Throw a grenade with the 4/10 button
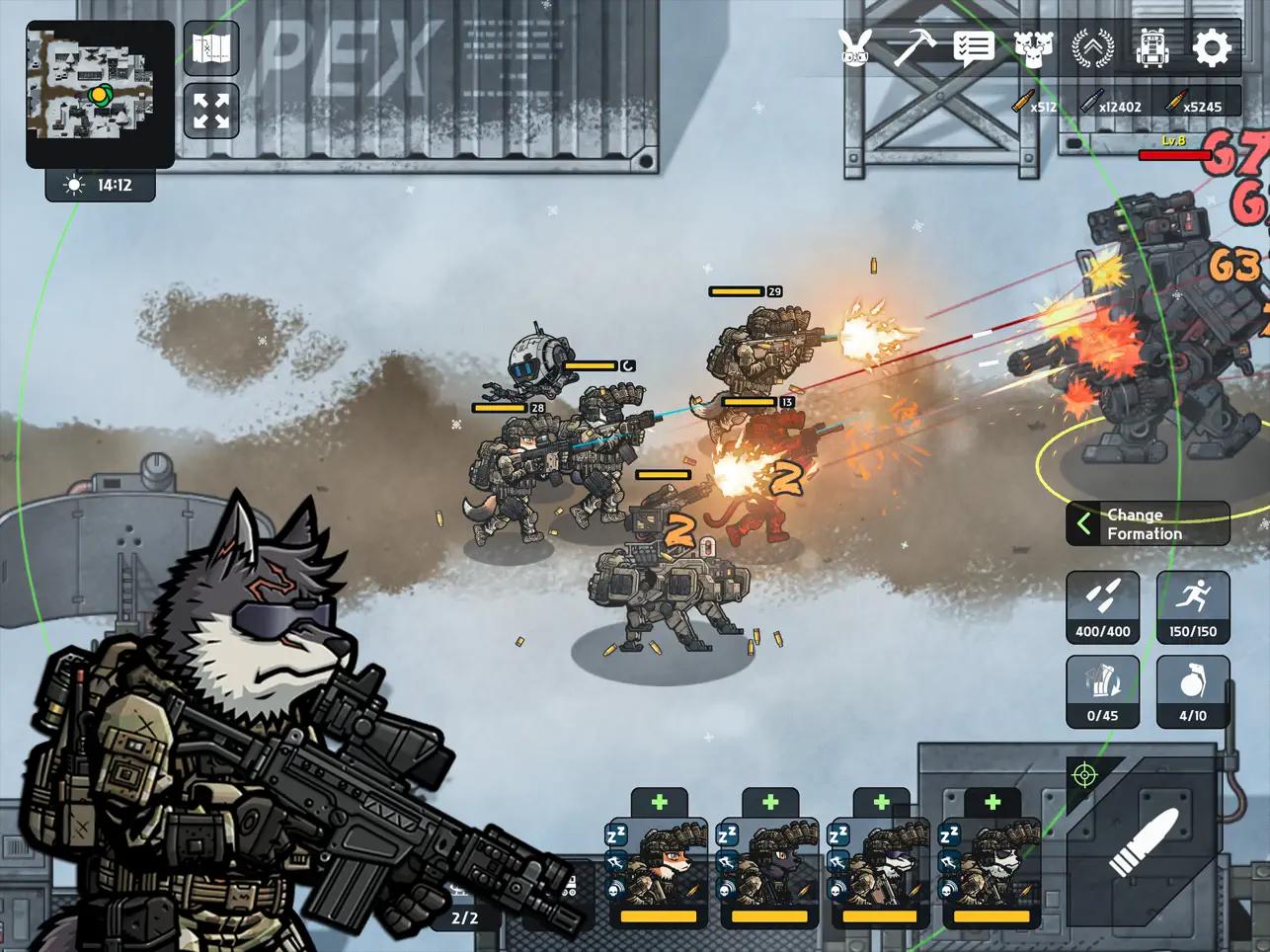Viewport: 1270px width, 952px height. 1193,691
